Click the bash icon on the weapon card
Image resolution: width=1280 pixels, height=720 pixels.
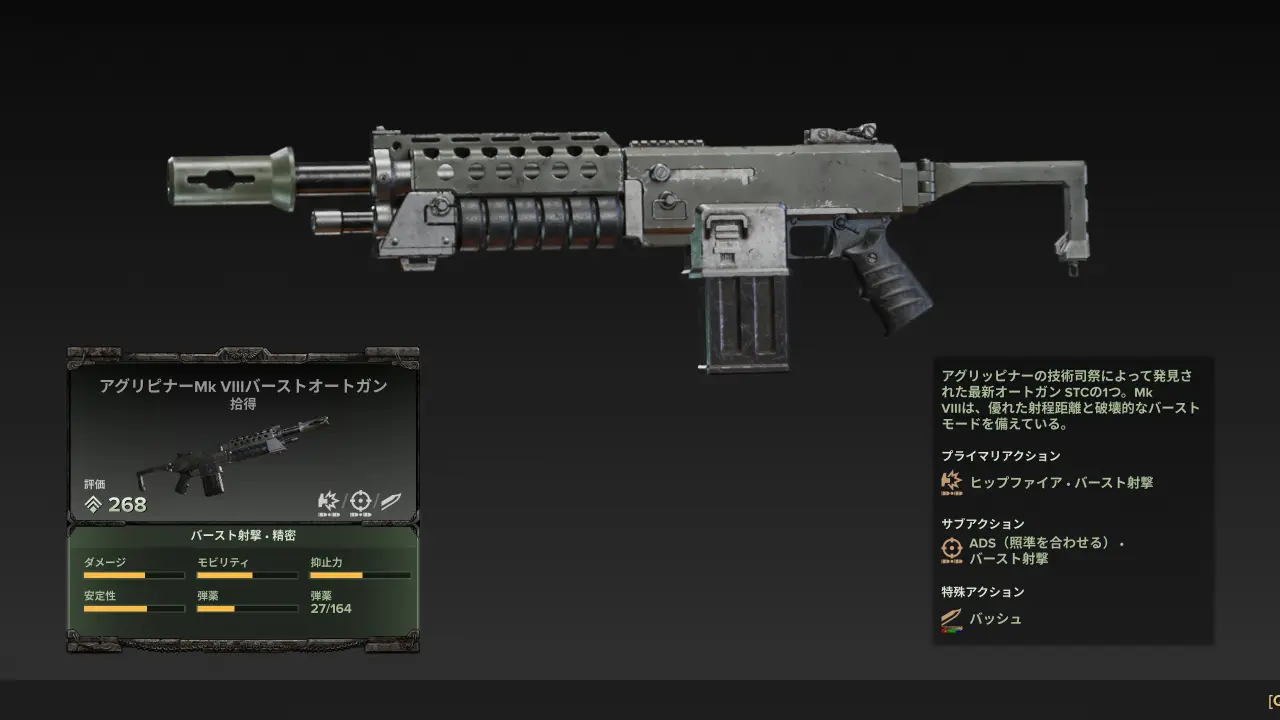390,501
